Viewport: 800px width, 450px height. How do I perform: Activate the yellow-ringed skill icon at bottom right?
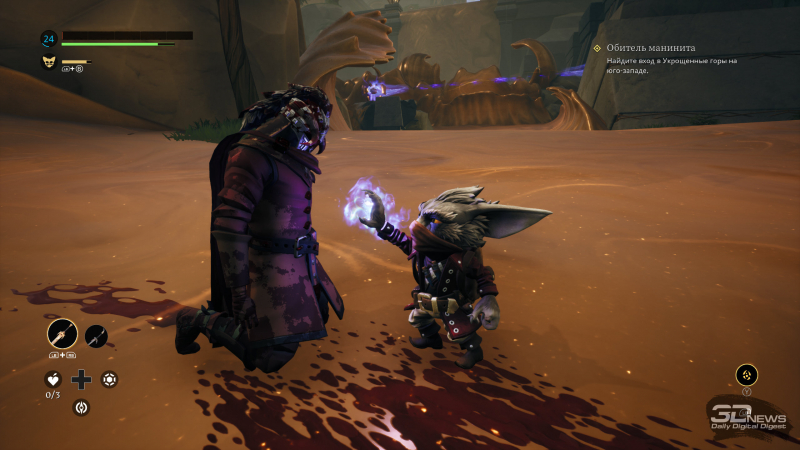pos(746,374)
